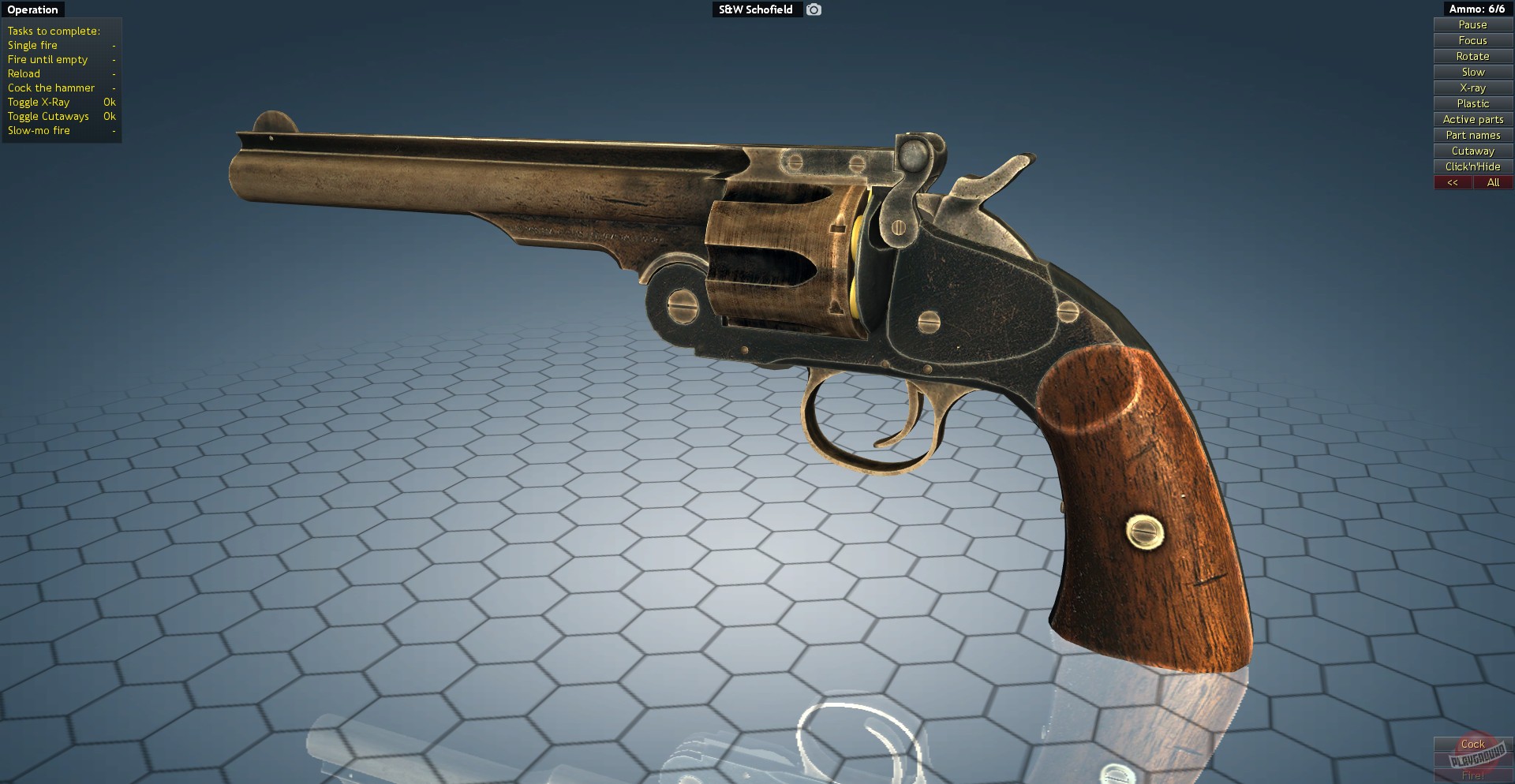
Task: Pause the animation
Action: coord(1472,24)
